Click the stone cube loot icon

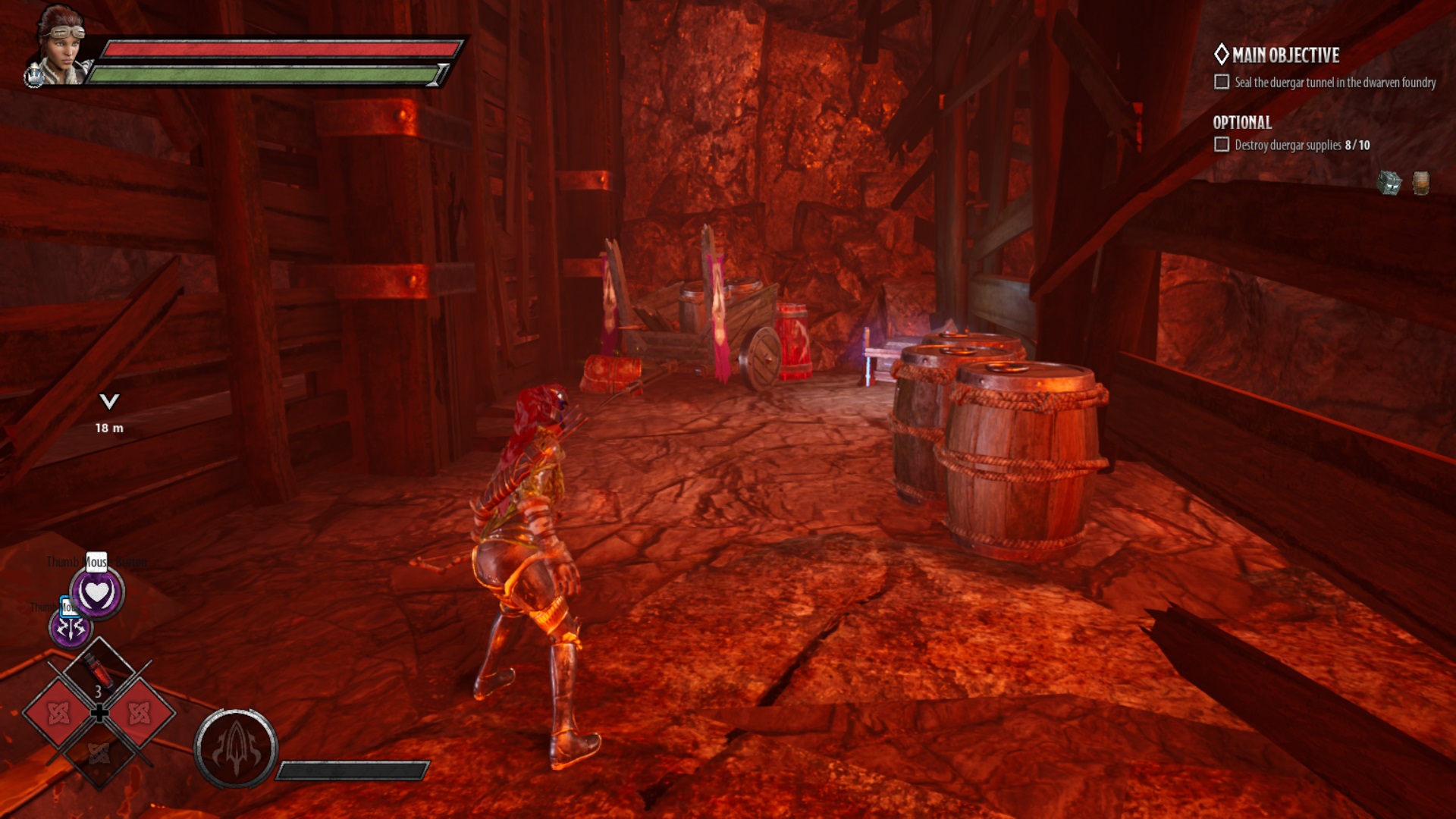coord(1389,183)
